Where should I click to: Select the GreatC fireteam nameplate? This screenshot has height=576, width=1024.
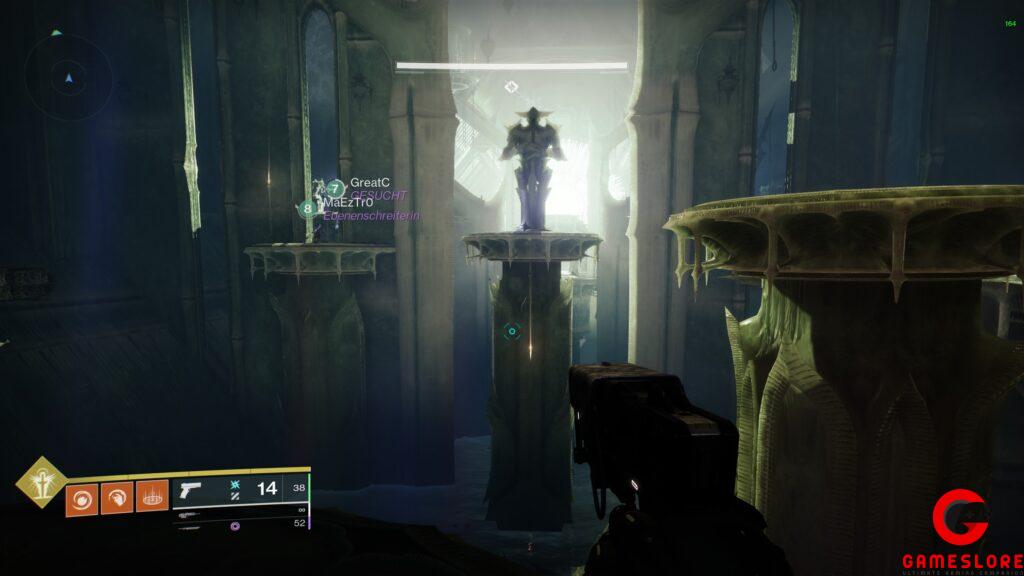(368, 183)
